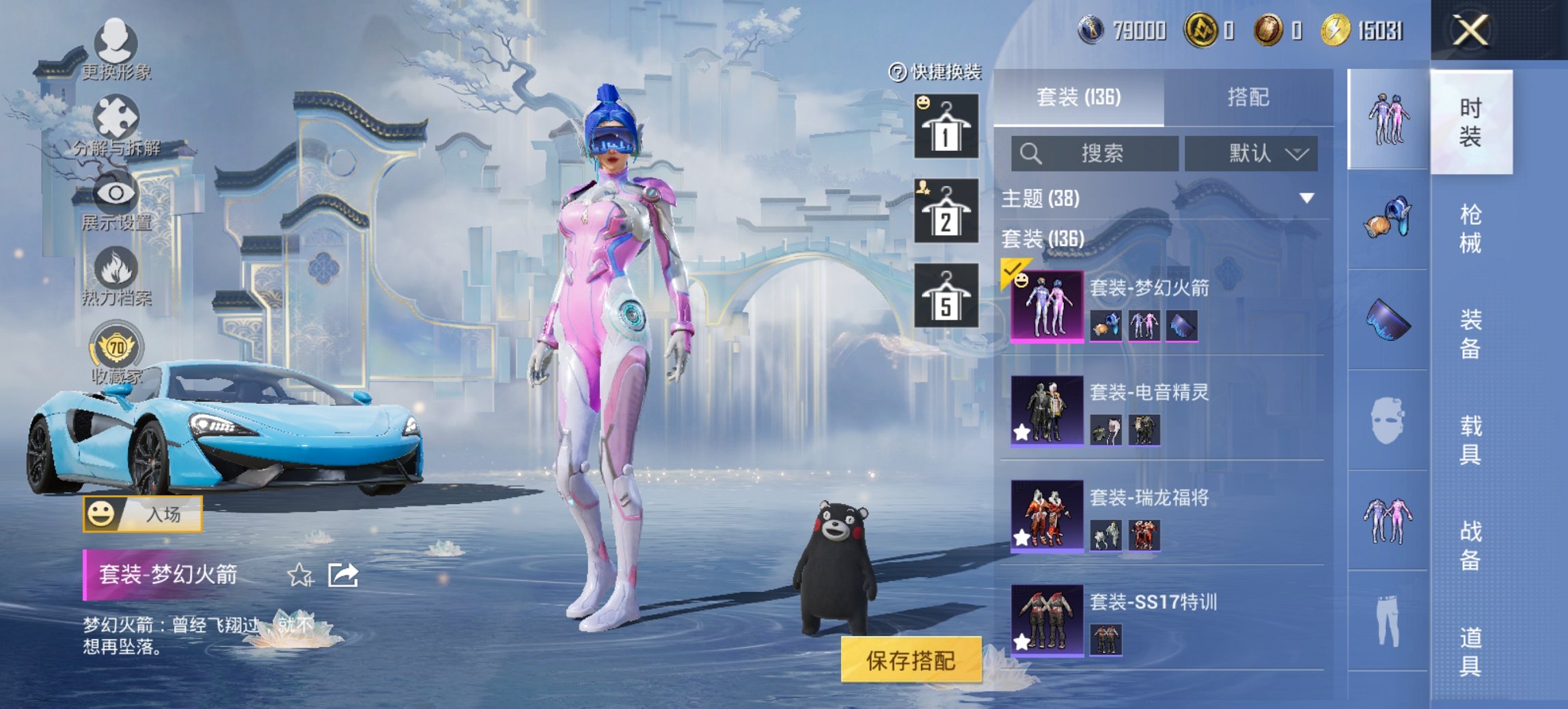The image size is (1568, 709).
Task: Click the 搜索 search field
Action: click(1095, 153)
